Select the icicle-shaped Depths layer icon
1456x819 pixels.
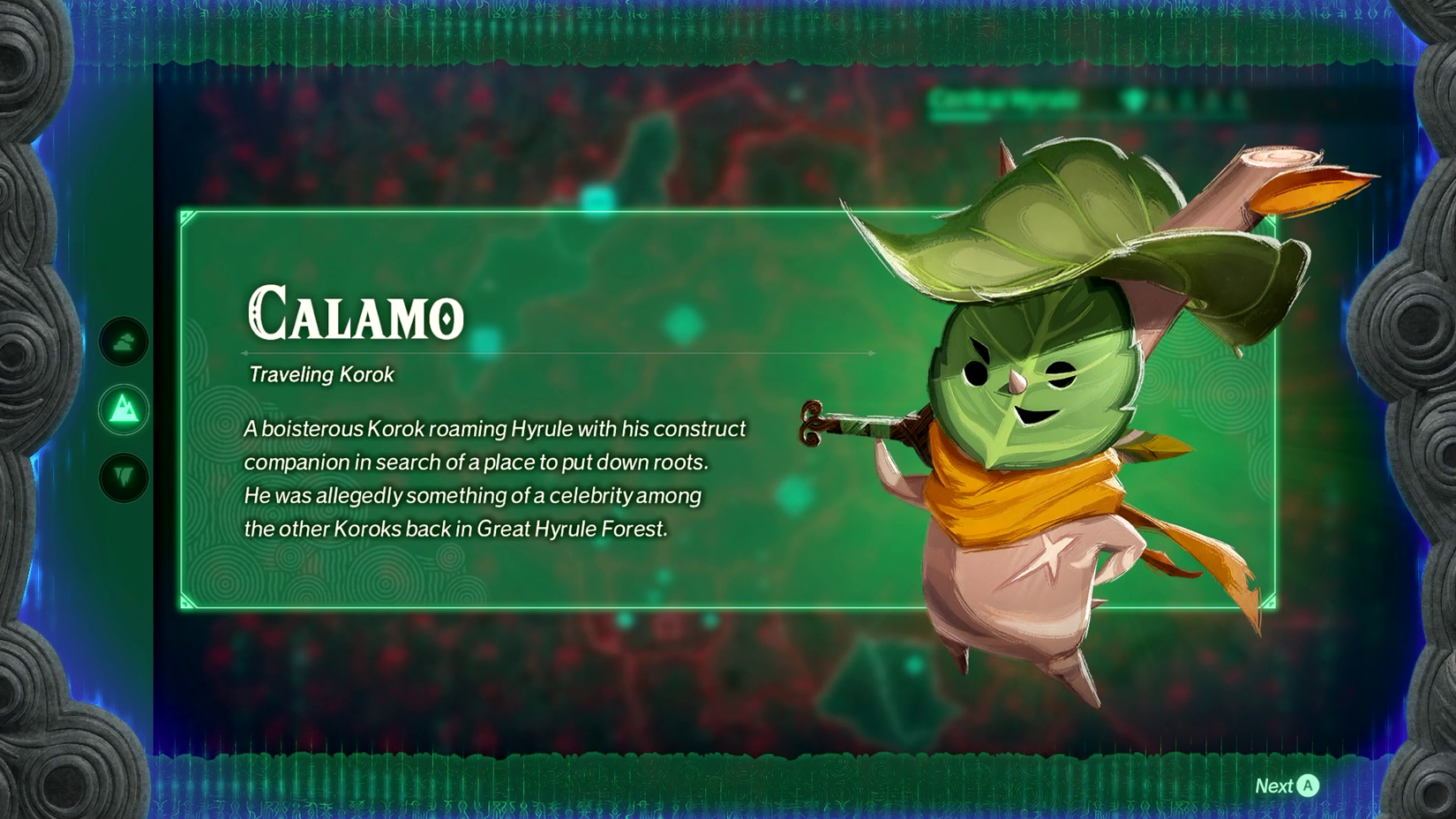click(124, 477)
